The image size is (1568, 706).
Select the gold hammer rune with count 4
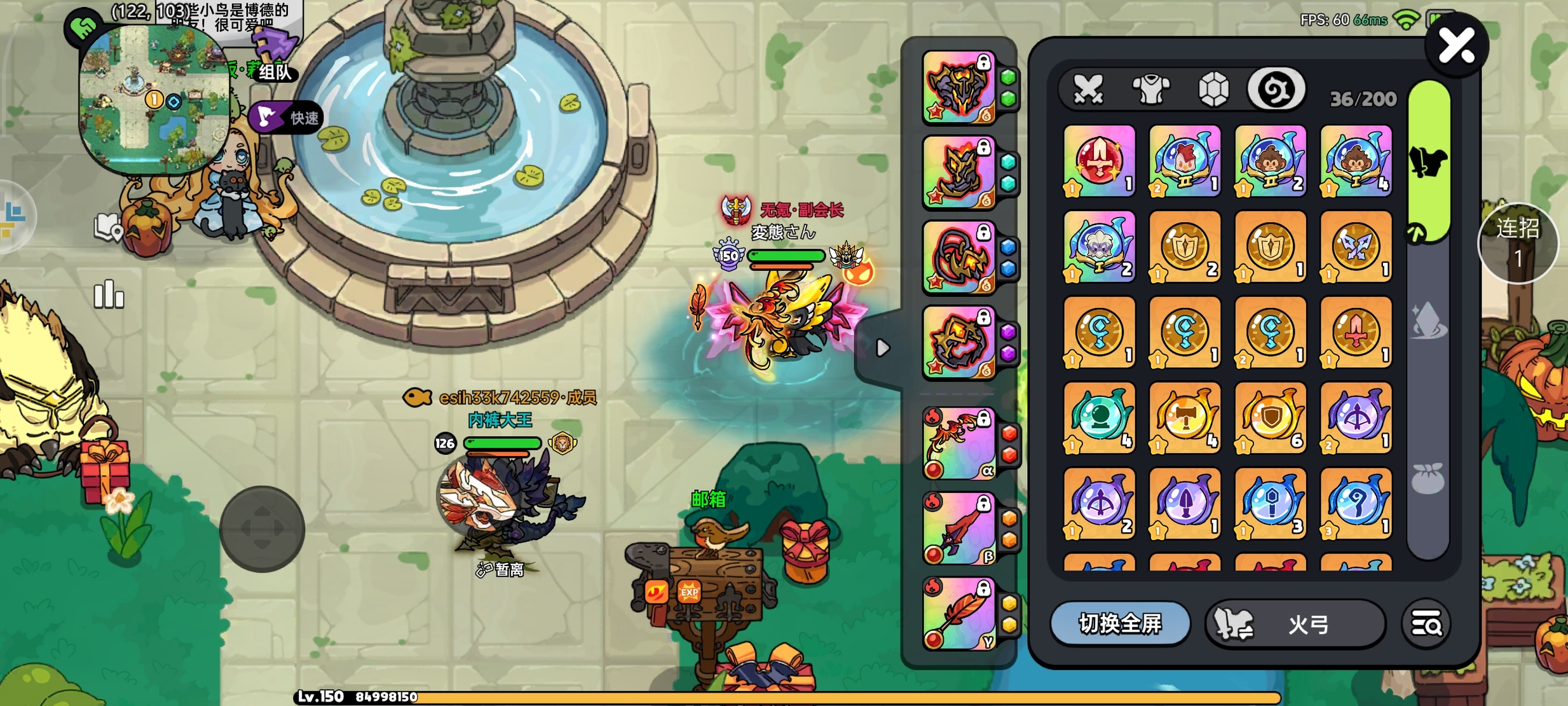(1185, 418)
